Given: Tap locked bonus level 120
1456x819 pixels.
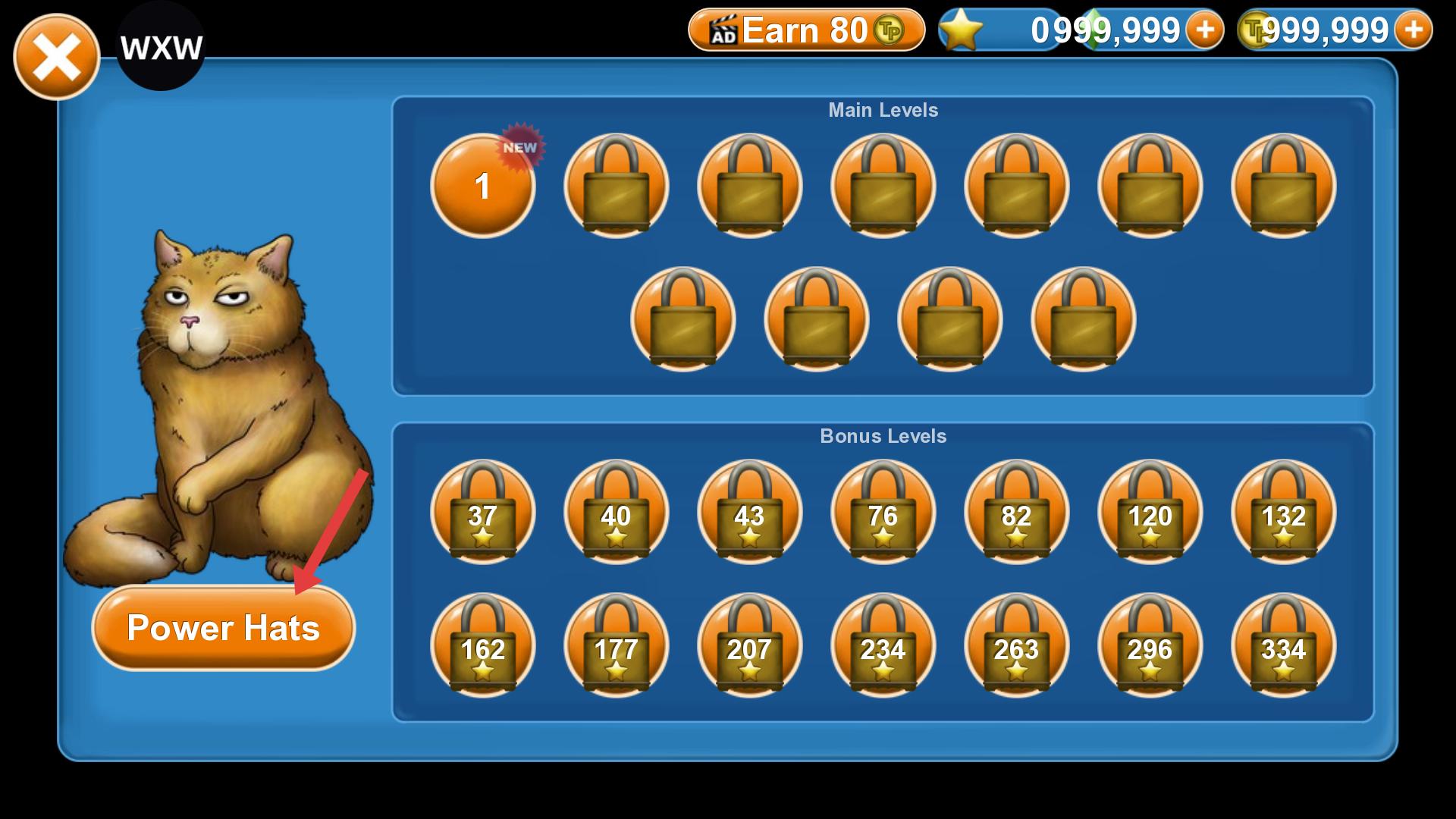Looking at the screenshot, I should click(x=1150, y=513).
